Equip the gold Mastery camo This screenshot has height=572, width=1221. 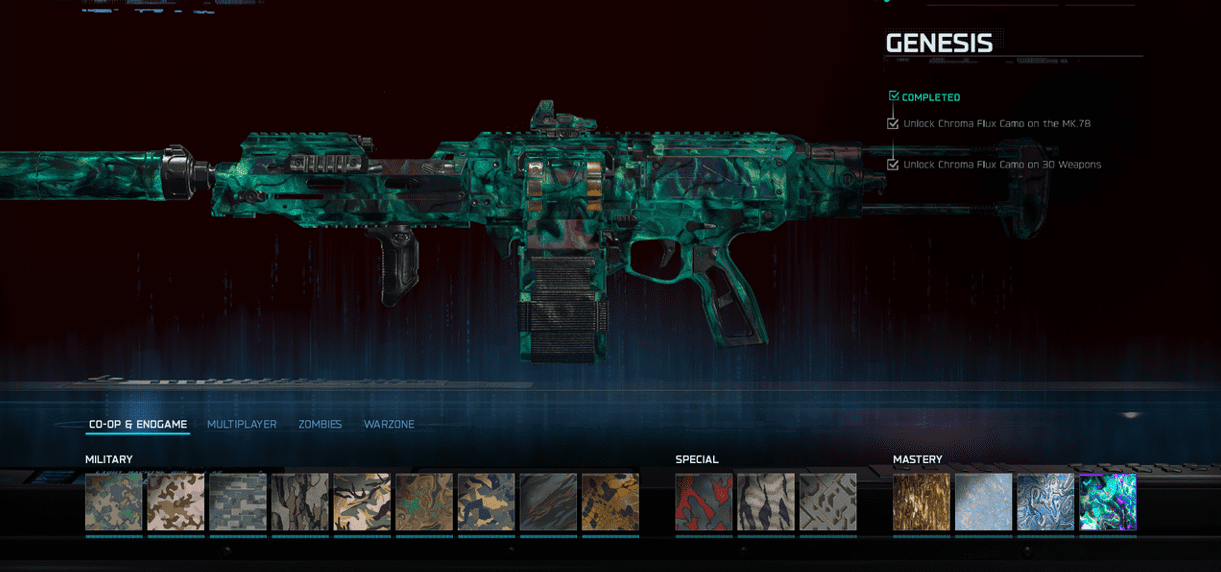tap(922, 502)
